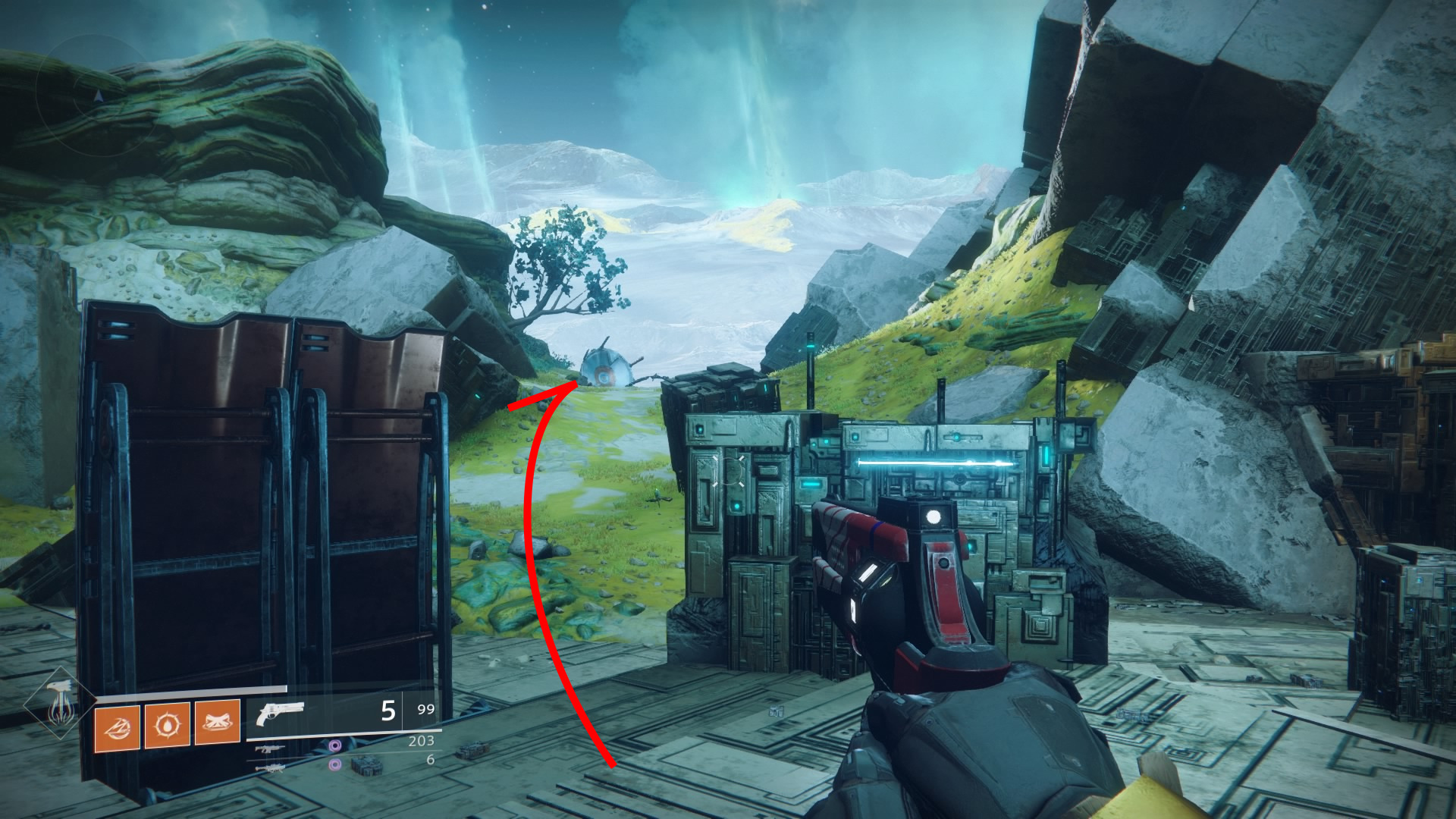Activate the grenade ability with flame symbol
Image resolution: width=1456 pixels, height=819 pixels.
point(167,726)
